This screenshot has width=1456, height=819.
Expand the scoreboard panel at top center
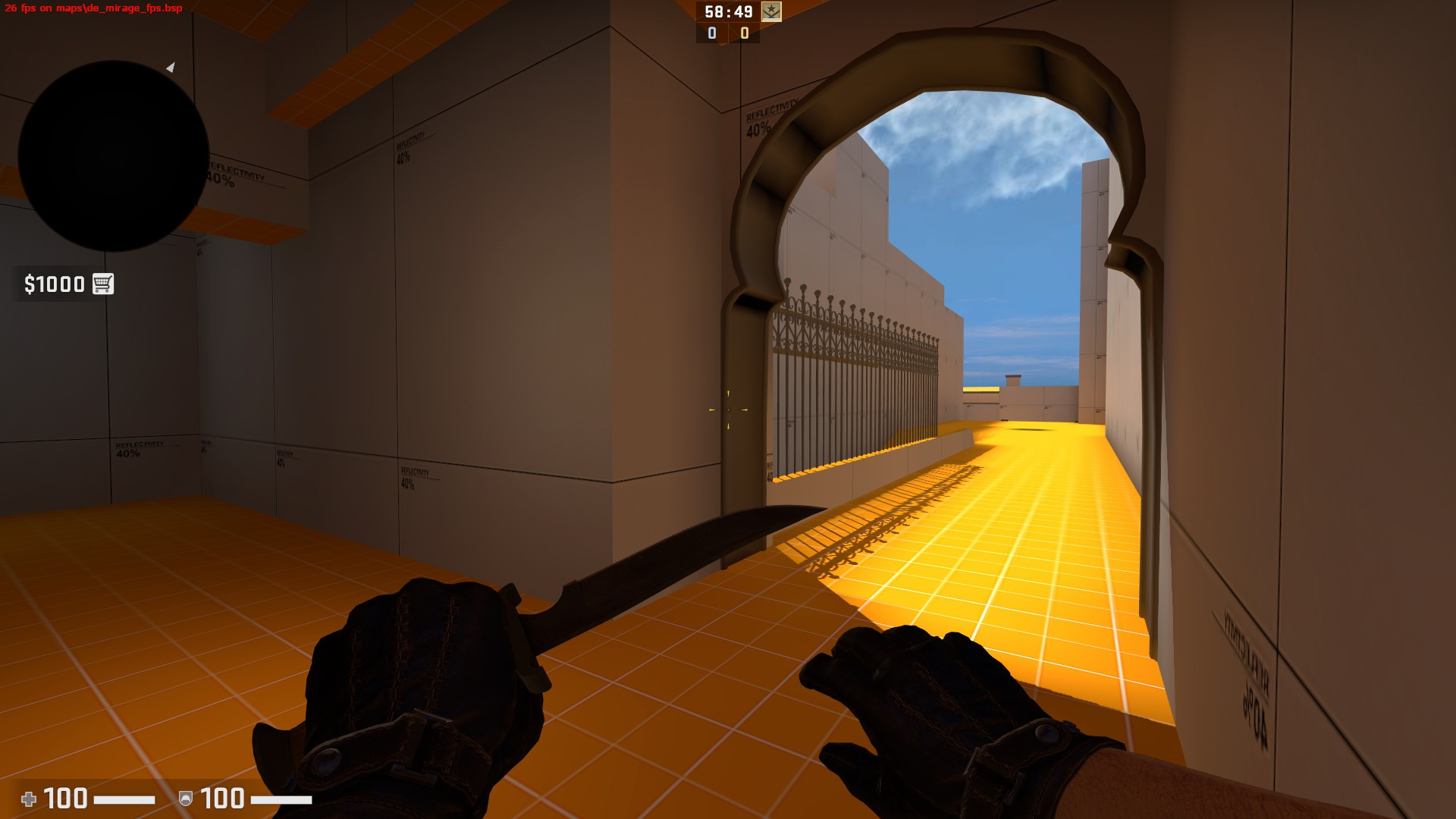pos(726,23)
